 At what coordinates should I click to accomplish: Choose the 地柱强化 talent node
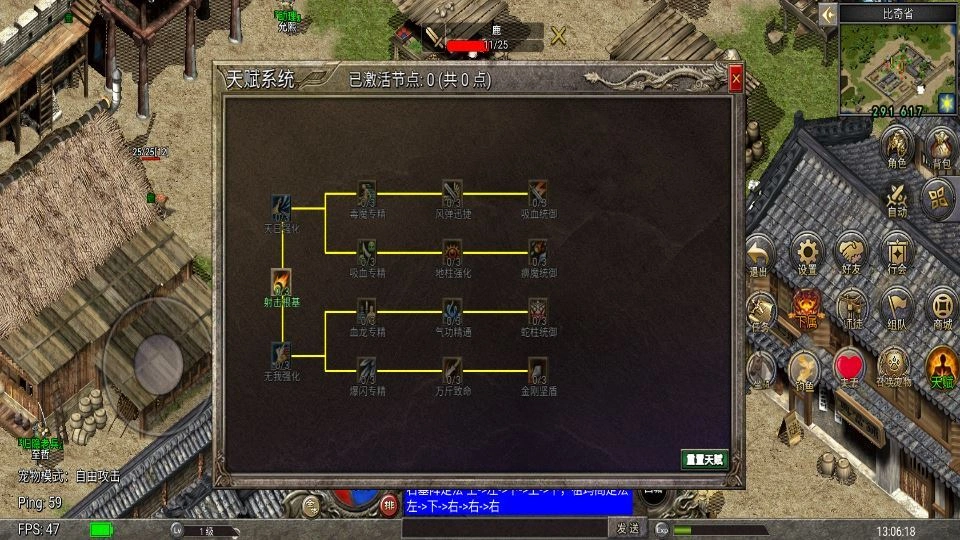tap(452, 252)
